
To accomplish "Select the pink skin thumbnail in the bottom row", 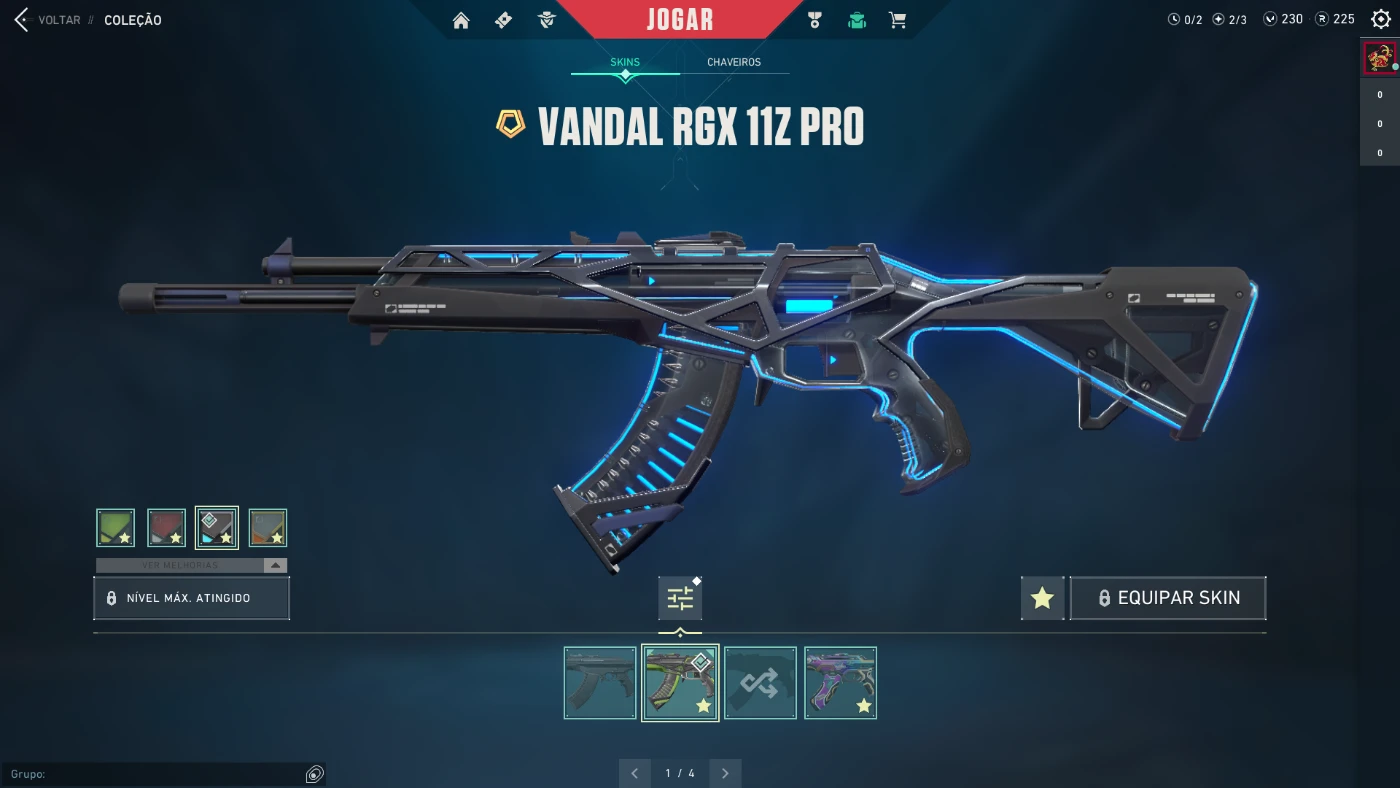I will tap(840, 682).
